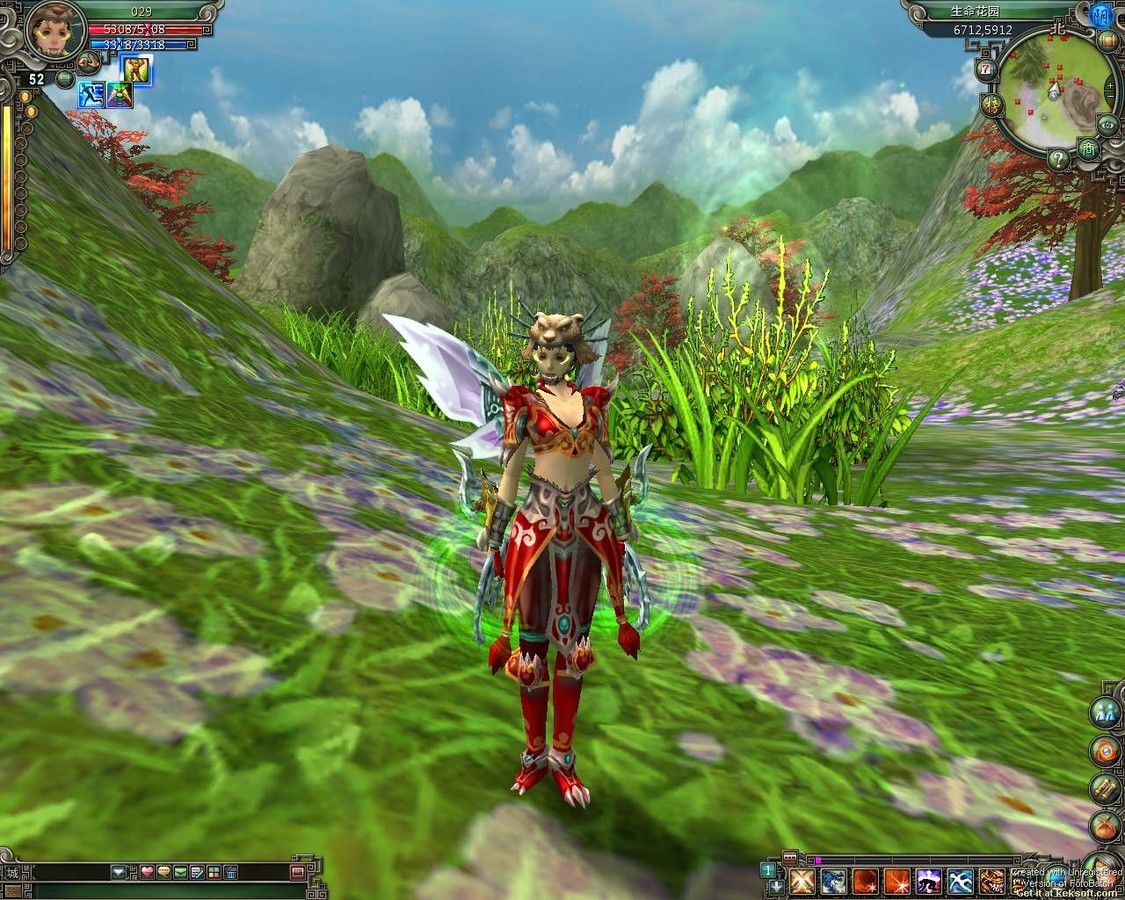Screen dimensions: 1125x900
Task: Activate the blue wolf skill
Action: point(834,881)
